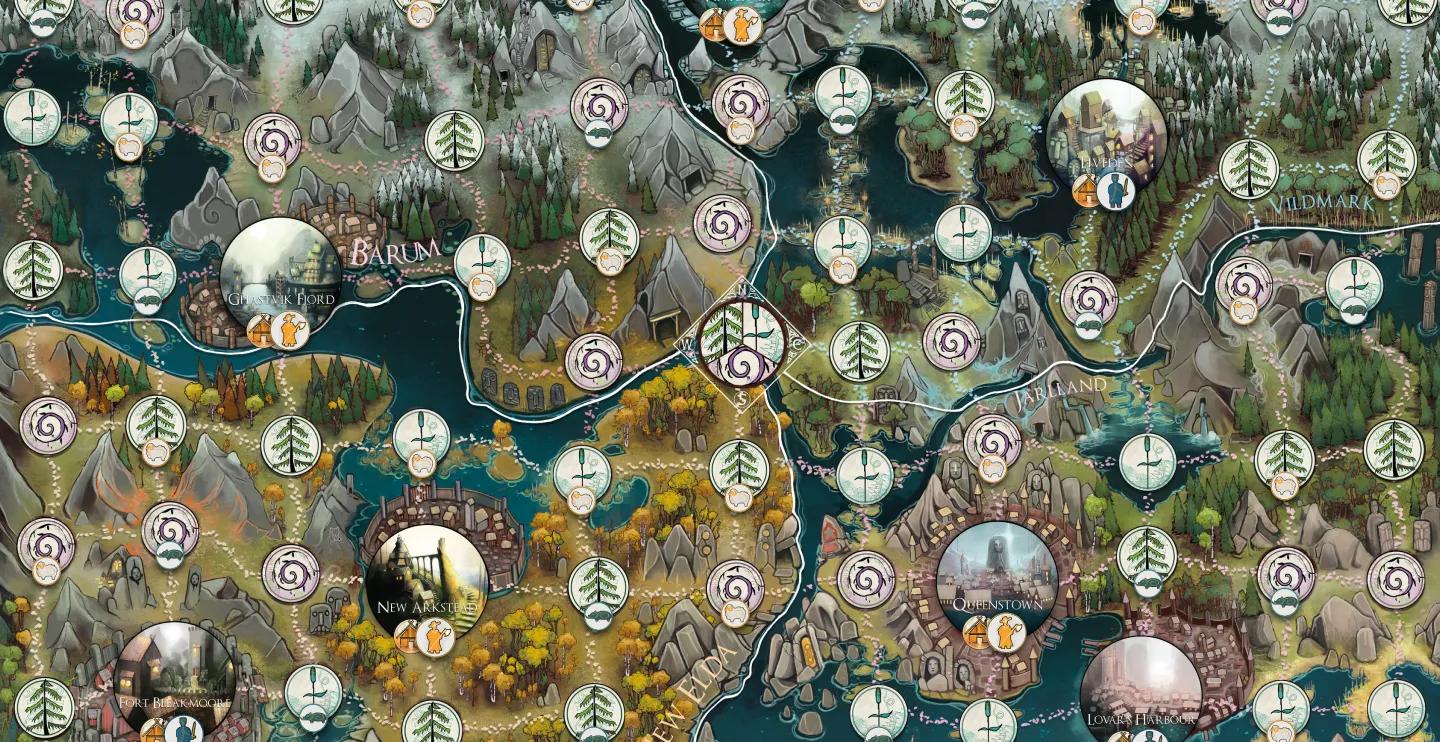The height and width of the screenshot is (742, 1440).
Task: Click the house icon beneath New Arkstead
Action: point(408,636)
